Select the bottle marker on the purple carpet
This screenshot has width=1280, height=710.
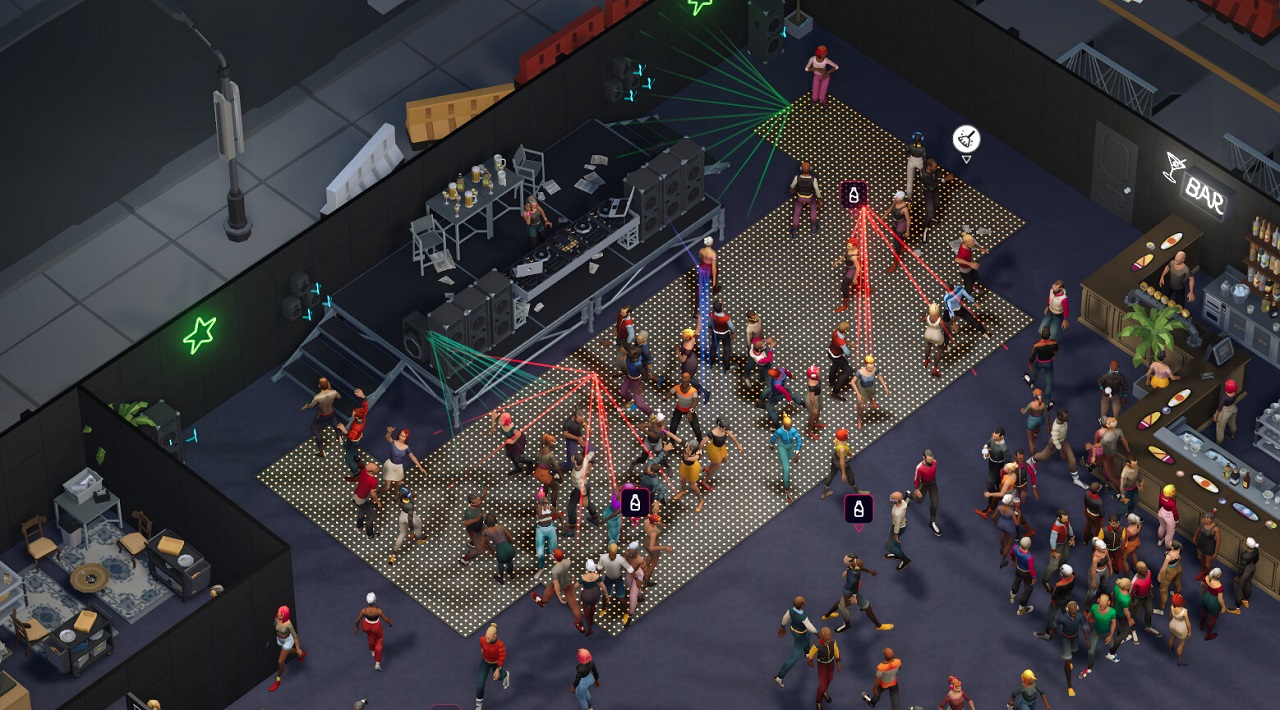click(x=858, y=509)
